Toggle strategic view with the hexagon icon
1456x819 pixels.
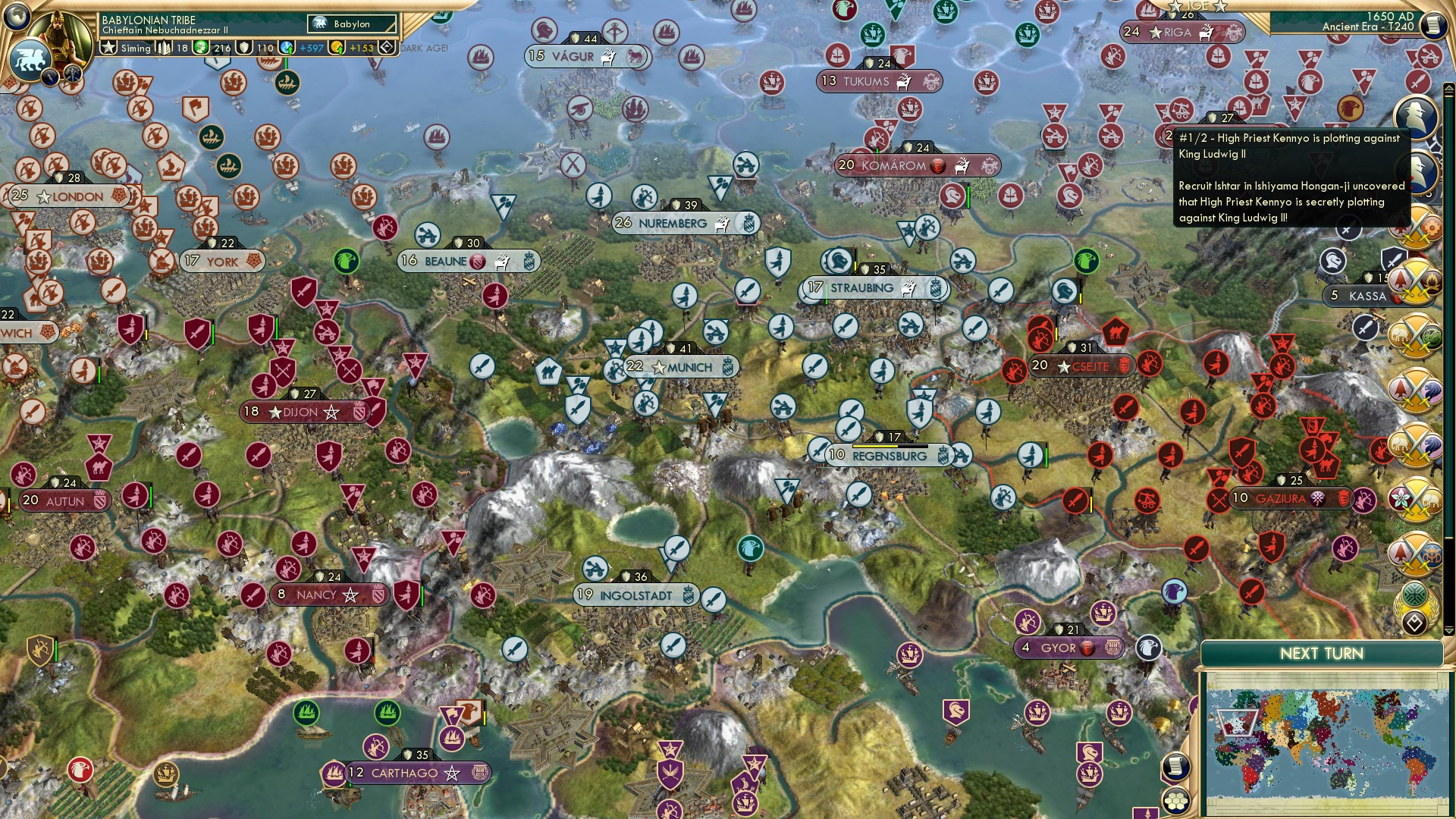point(1175,801)
